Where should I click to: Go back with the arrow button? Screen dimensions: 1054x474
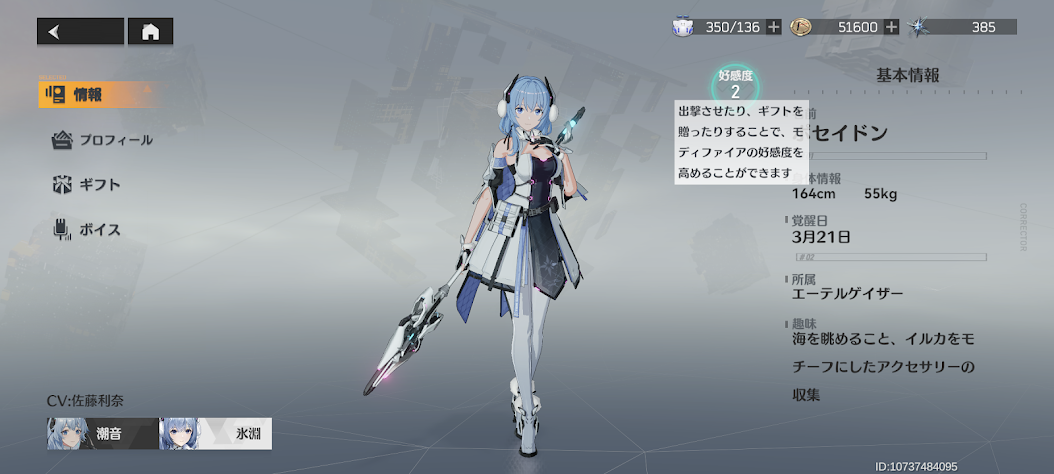click(x=80, y=32)
